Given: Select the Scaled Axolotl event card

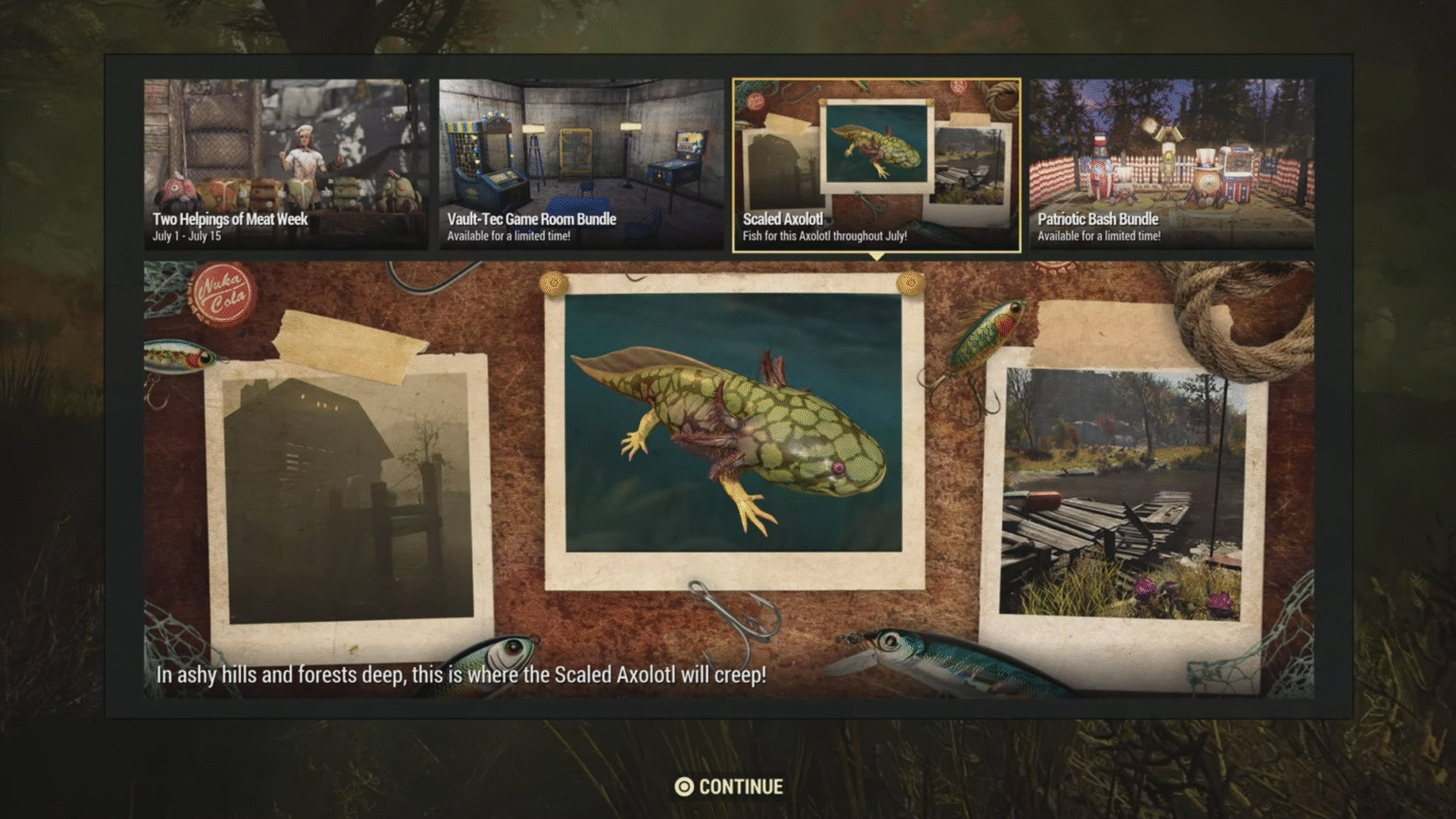Looking at the screenshot, I should point(877,166).
